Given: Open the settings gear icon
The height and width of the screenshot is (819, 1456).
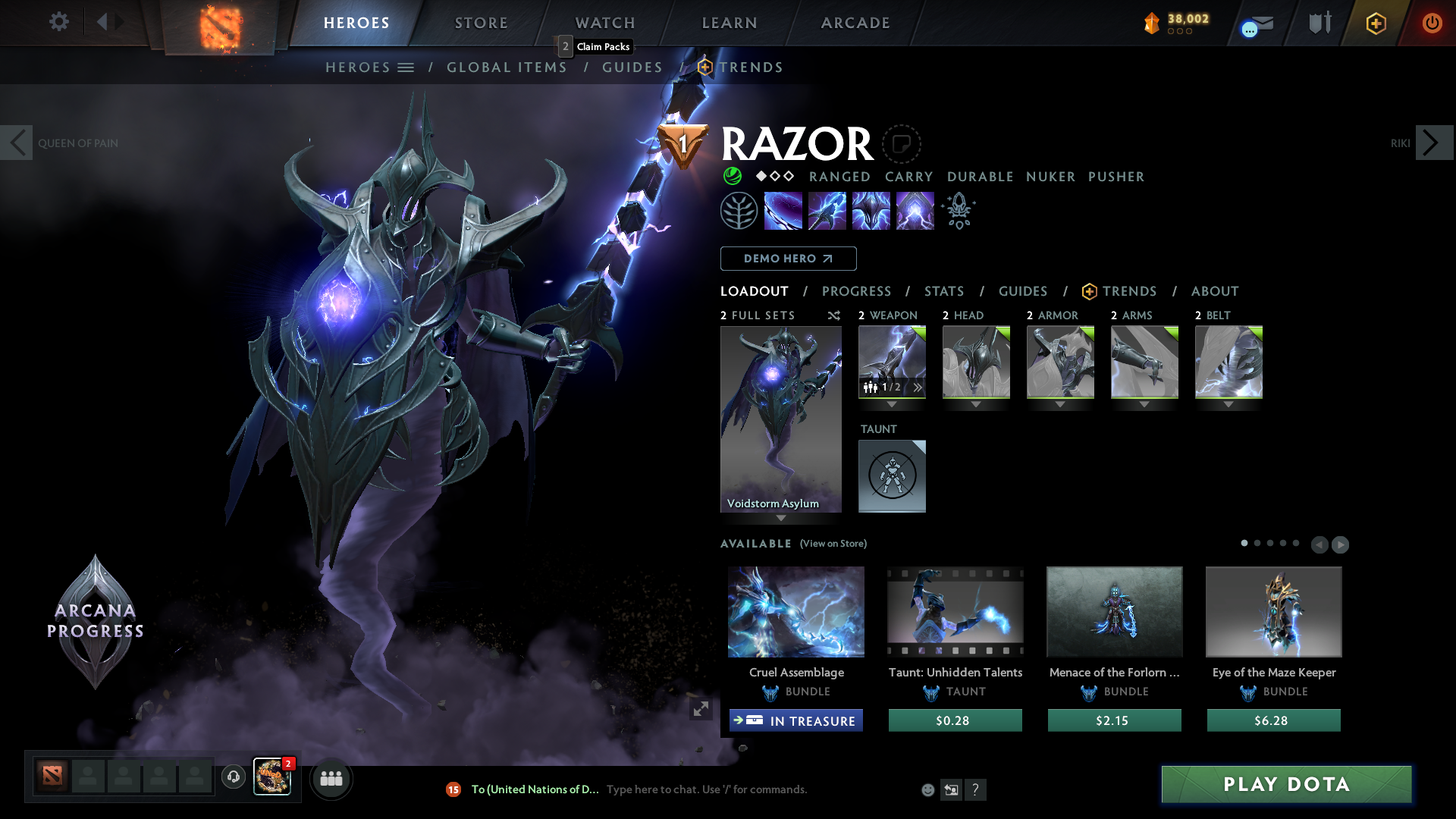Looking at the screenshot, I should point(59,22).
